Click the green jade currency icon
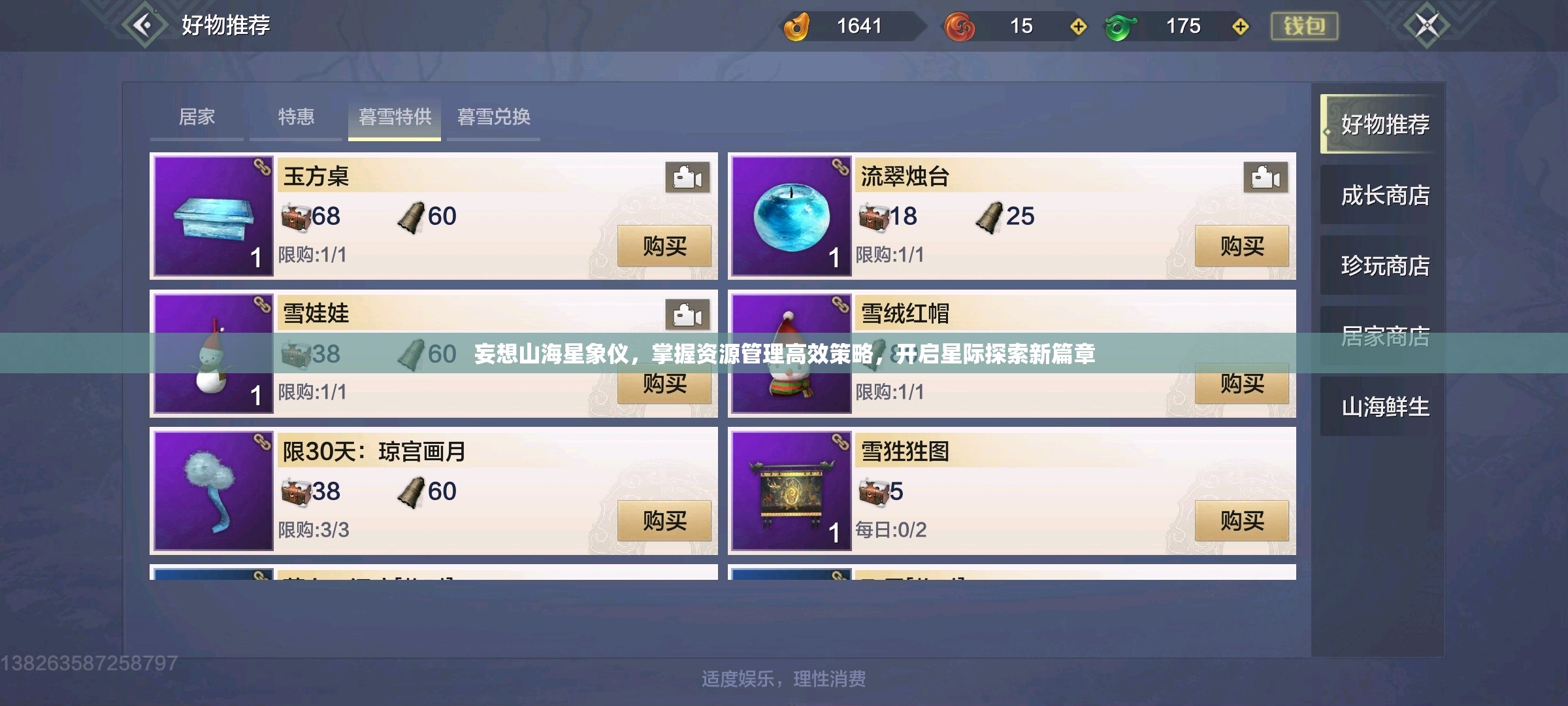Viewport: 1568px width, 706px height. pos(1120,27)
